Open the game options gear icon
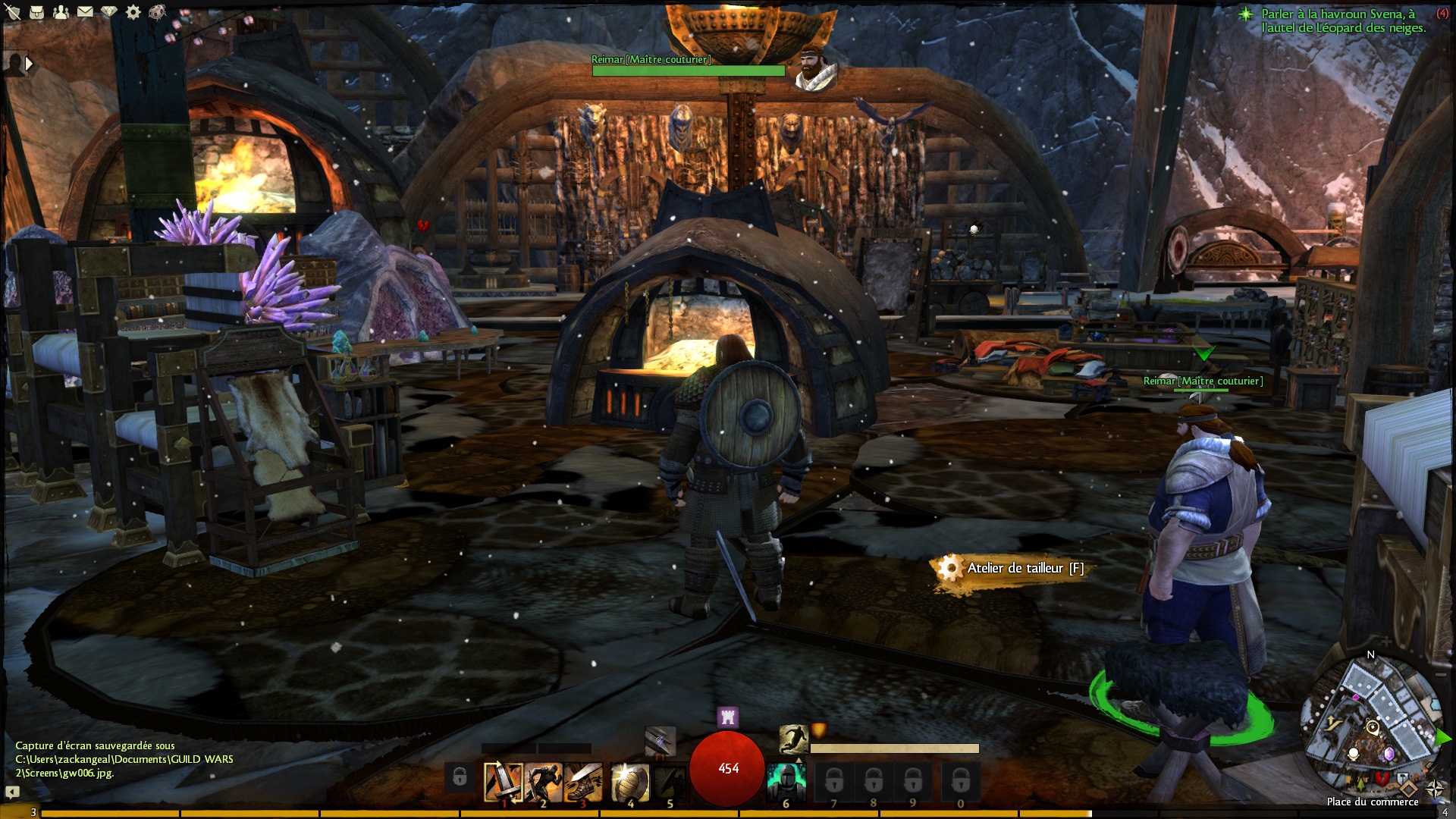The image size is (1456, 819). tap(133, 12)
